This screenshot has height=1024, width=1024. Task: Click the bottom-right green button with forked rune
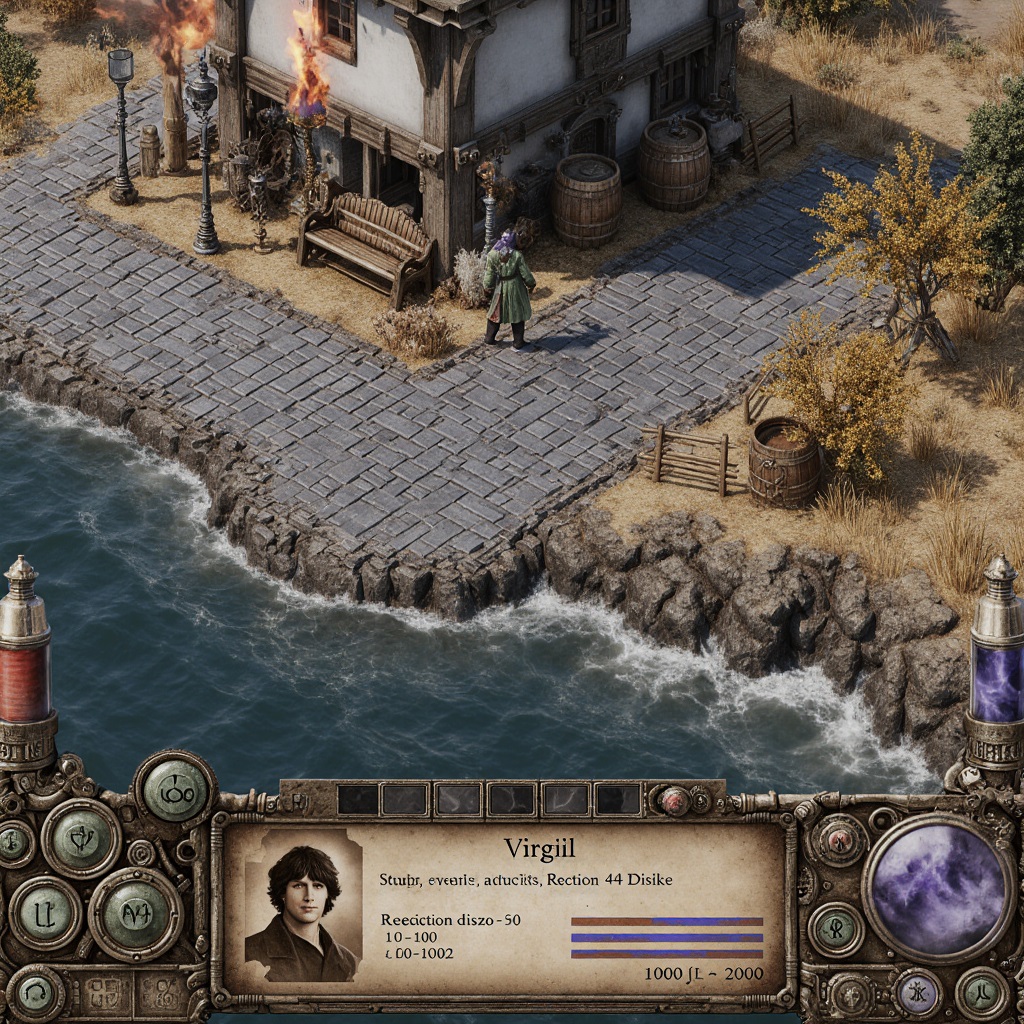(981, 992)
